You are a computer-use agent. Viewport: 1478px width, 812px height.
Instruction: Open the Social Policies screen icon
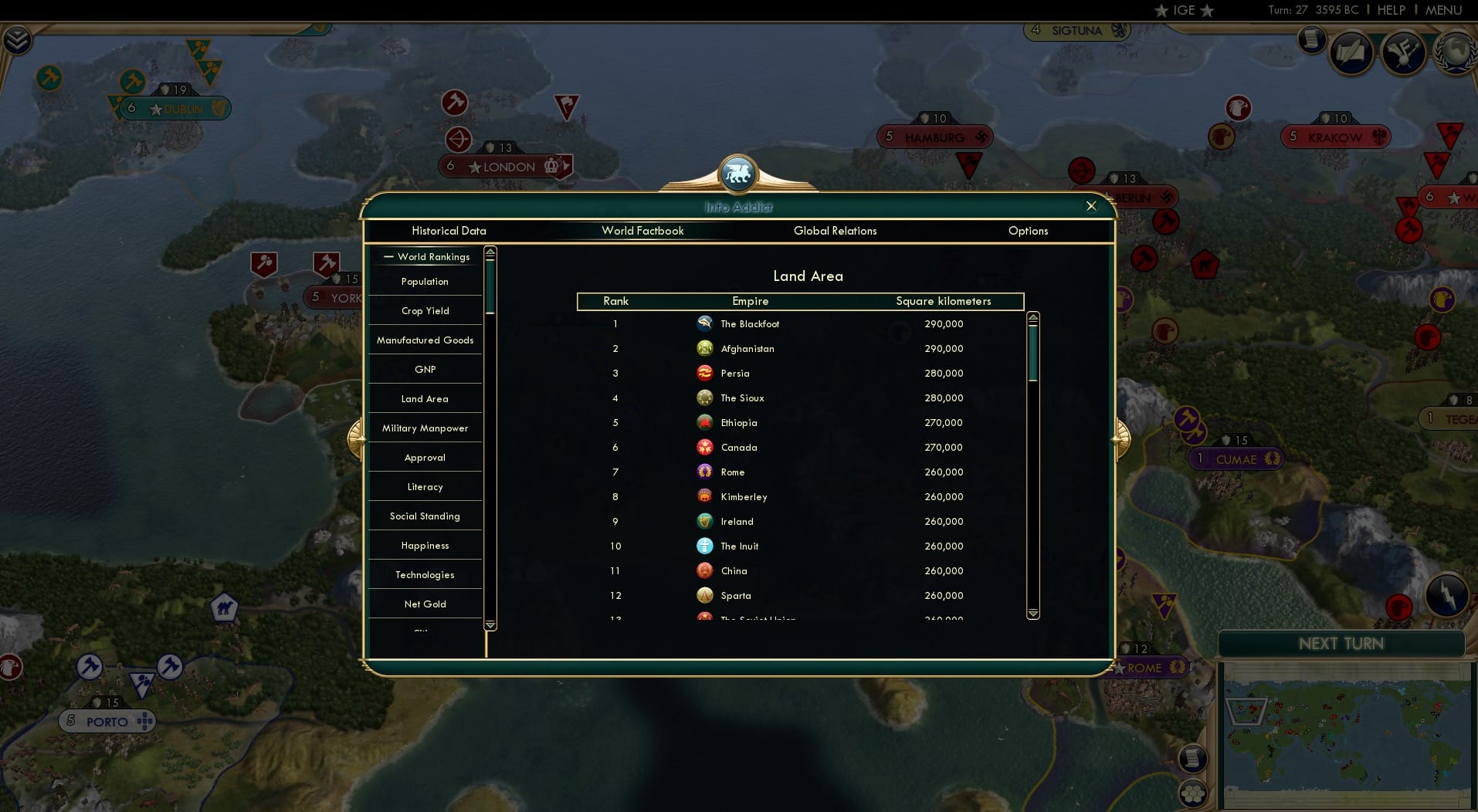[1352, 52]
